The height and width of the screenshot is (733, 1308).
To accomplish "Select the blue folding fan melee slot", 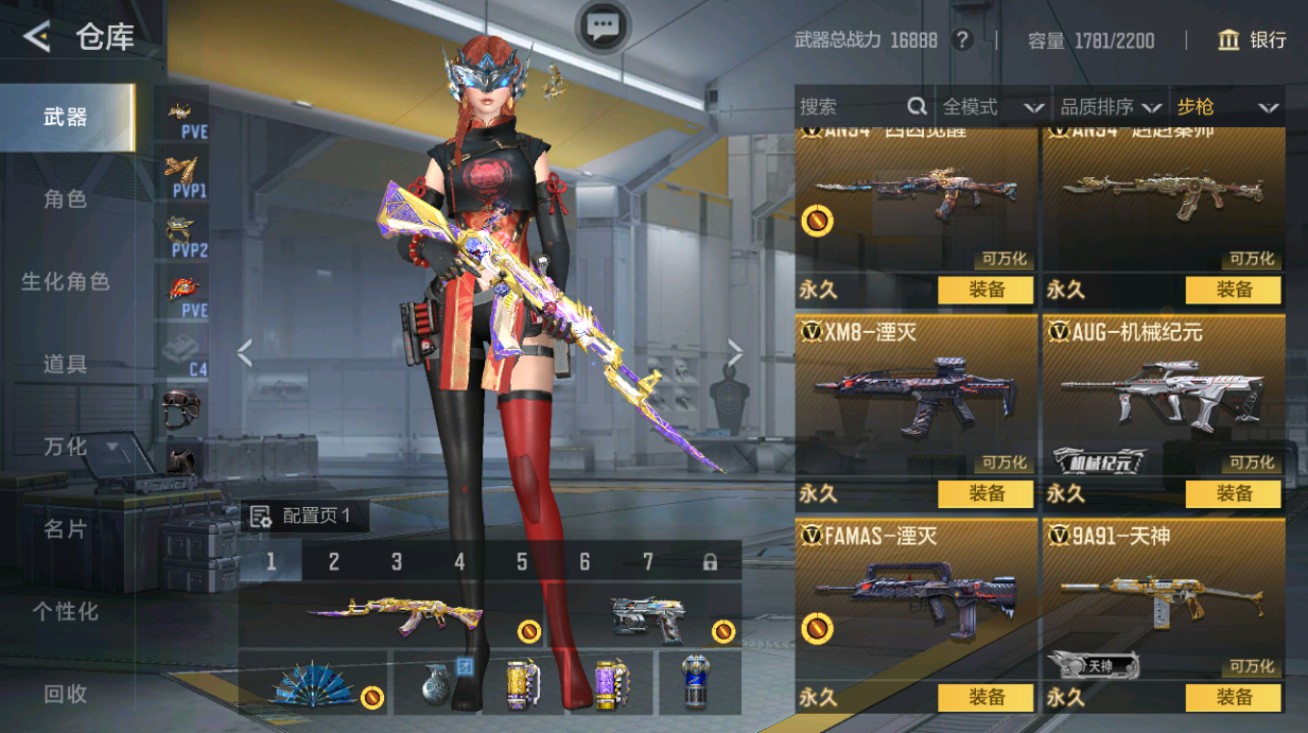I will tap(313, 683).
